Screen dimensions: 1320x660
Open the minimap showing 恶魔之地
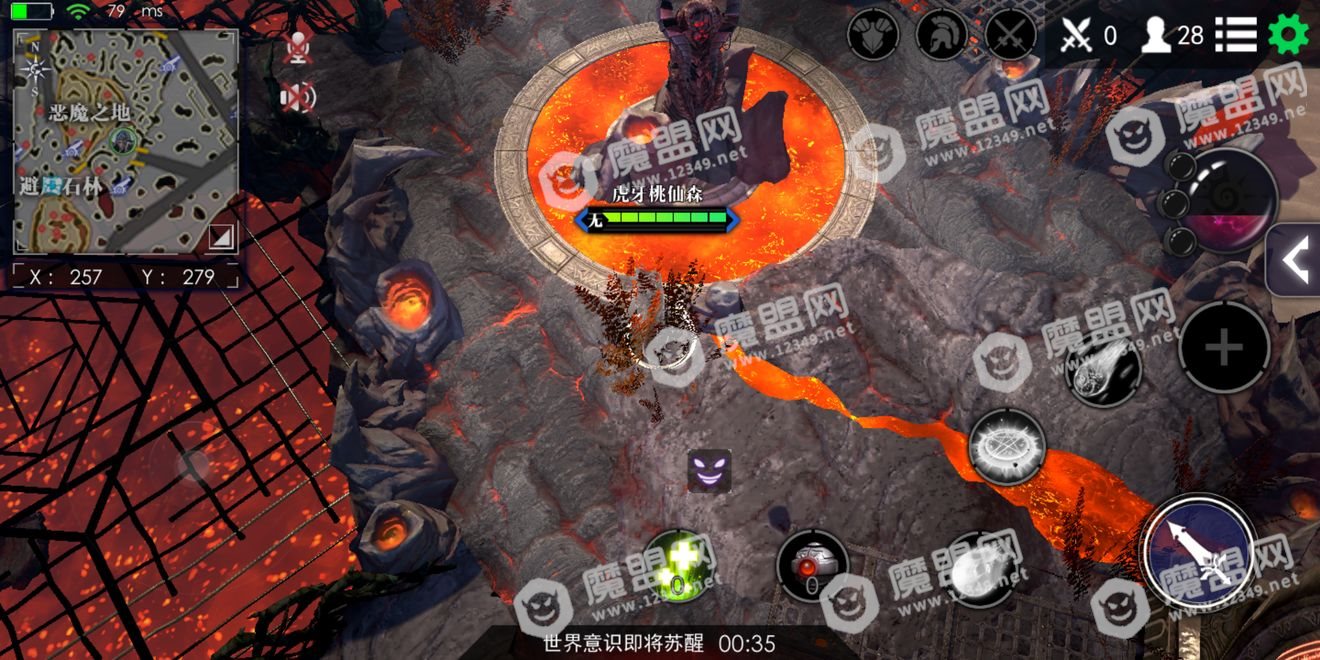pyautogui.click(x=125, y=140)
